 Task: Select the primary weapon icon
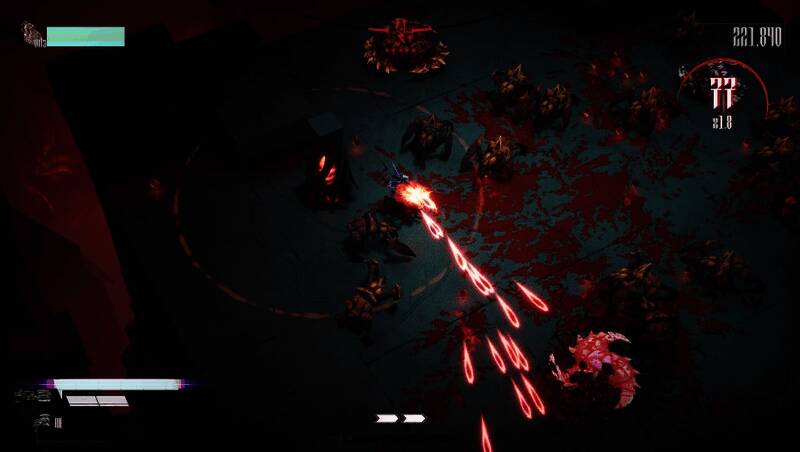32,396
